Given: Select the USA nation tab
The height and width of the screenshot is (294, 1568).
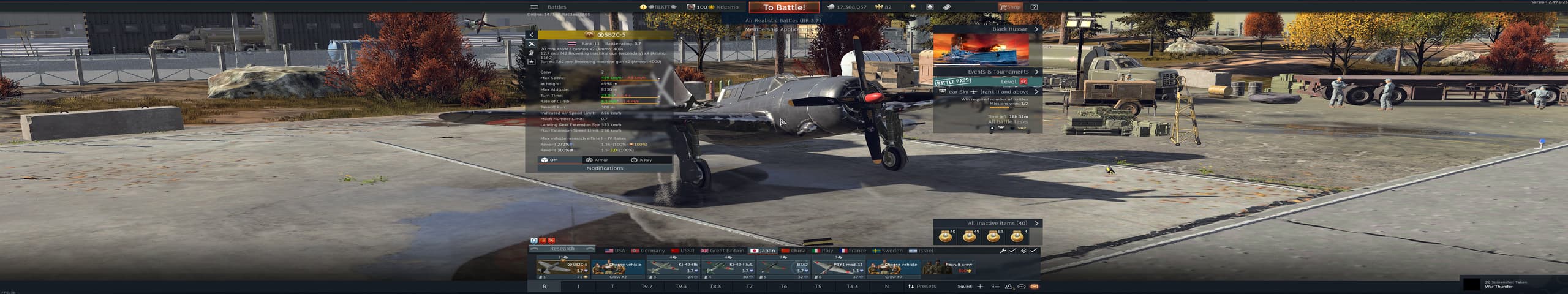Looking at the screenshot, I should [616, 251].
